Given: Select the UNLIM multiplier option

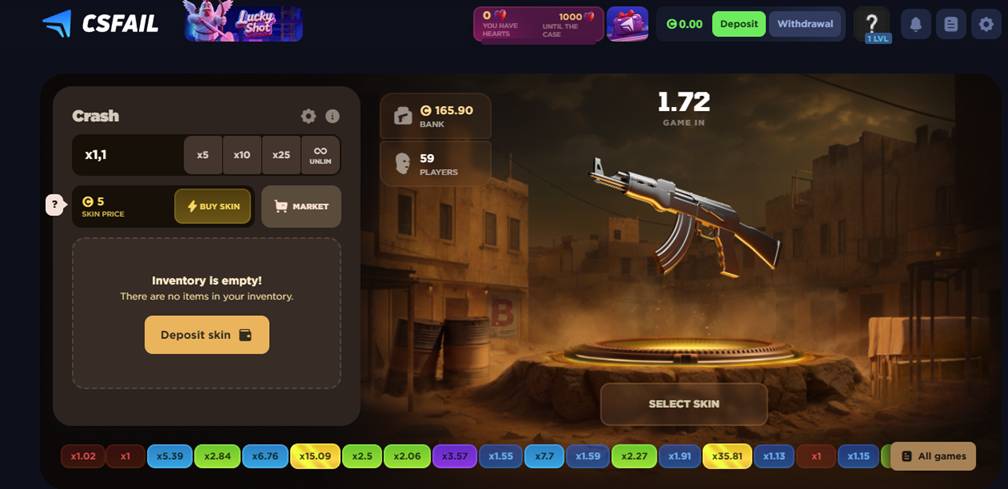Looking at the screenshot, I should tap(320, 155).
